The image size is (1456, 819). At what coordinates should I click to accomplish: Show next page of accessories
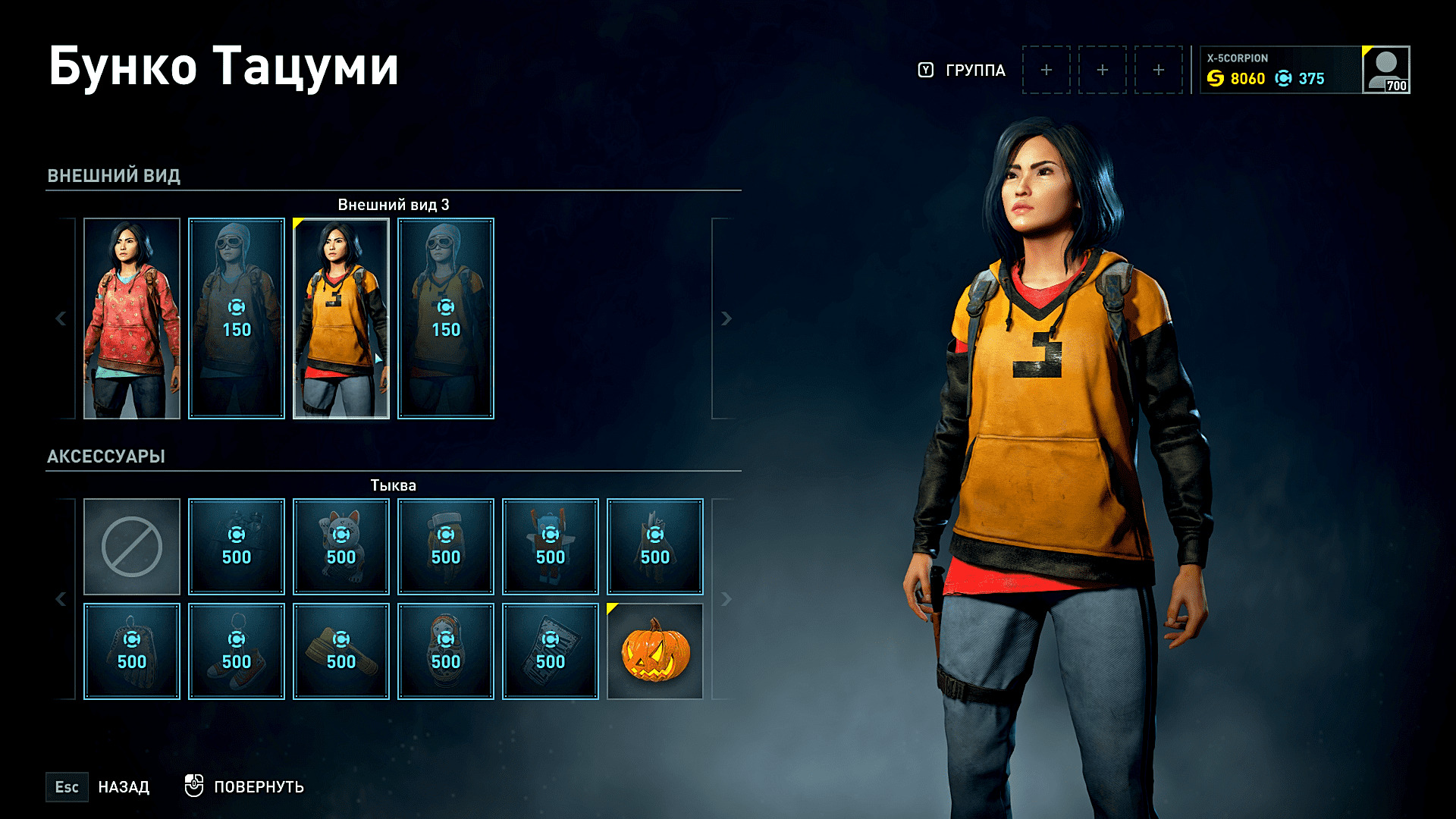[726, 599]
